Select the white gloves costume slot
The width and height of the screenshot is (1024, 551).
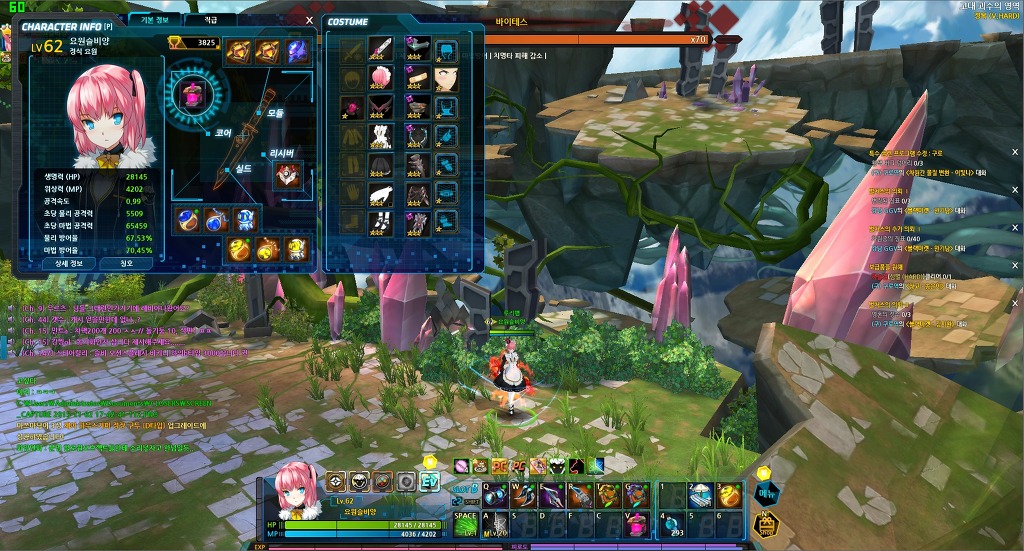pyautogui.click(x=382, y=194)
